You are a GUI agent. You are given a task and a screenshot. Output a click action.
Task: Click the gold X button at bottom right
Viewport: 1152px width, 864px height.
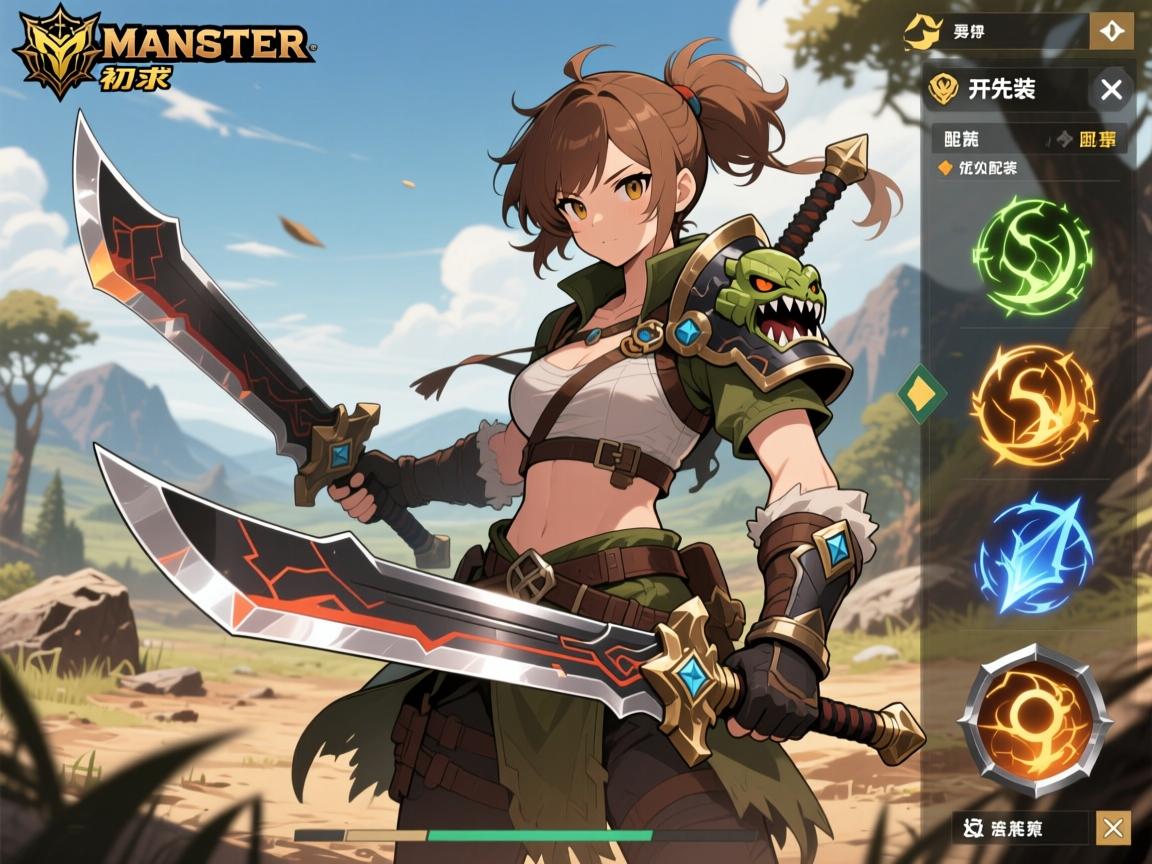coord(1113,828)
